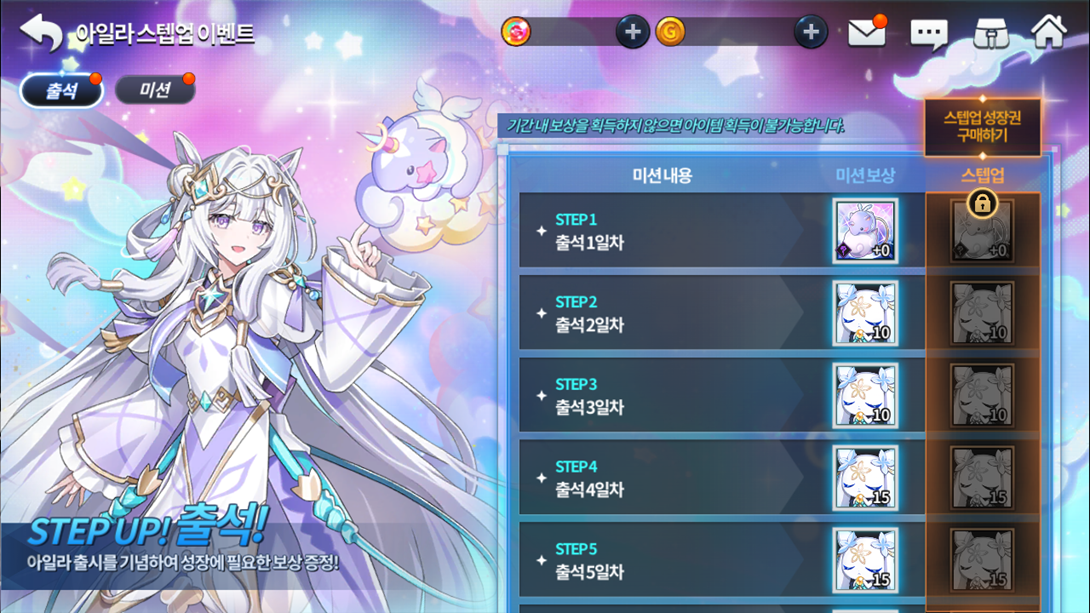Image resolution: width=1090 pixels, height=613 pixels.
Task: Select the STEP 4 mission reward item
Action: (865, 478)
